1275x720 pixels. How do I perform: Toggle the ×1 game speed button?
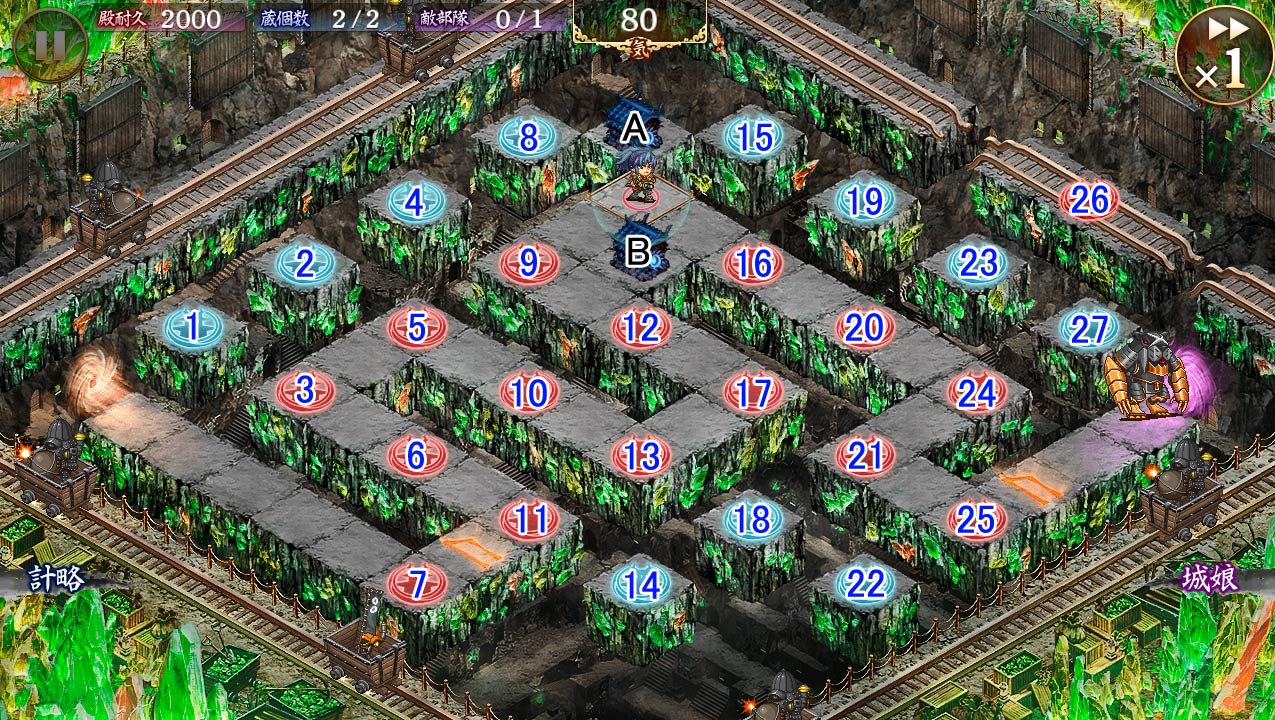click(x=1224, y=55)
